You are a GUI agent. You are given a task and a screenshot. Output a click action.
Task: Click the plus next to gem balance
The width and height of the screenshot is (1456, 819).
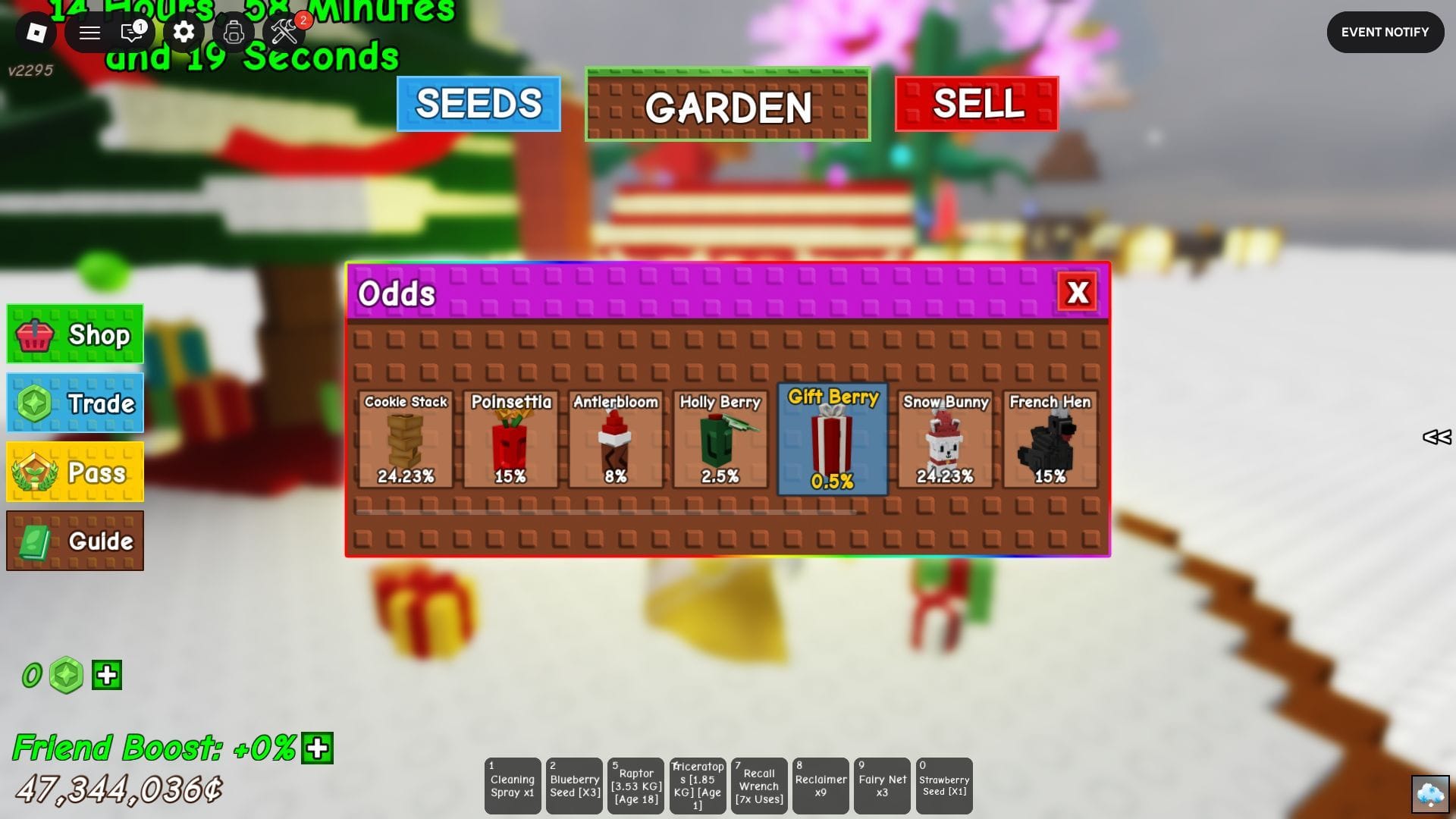106,675
